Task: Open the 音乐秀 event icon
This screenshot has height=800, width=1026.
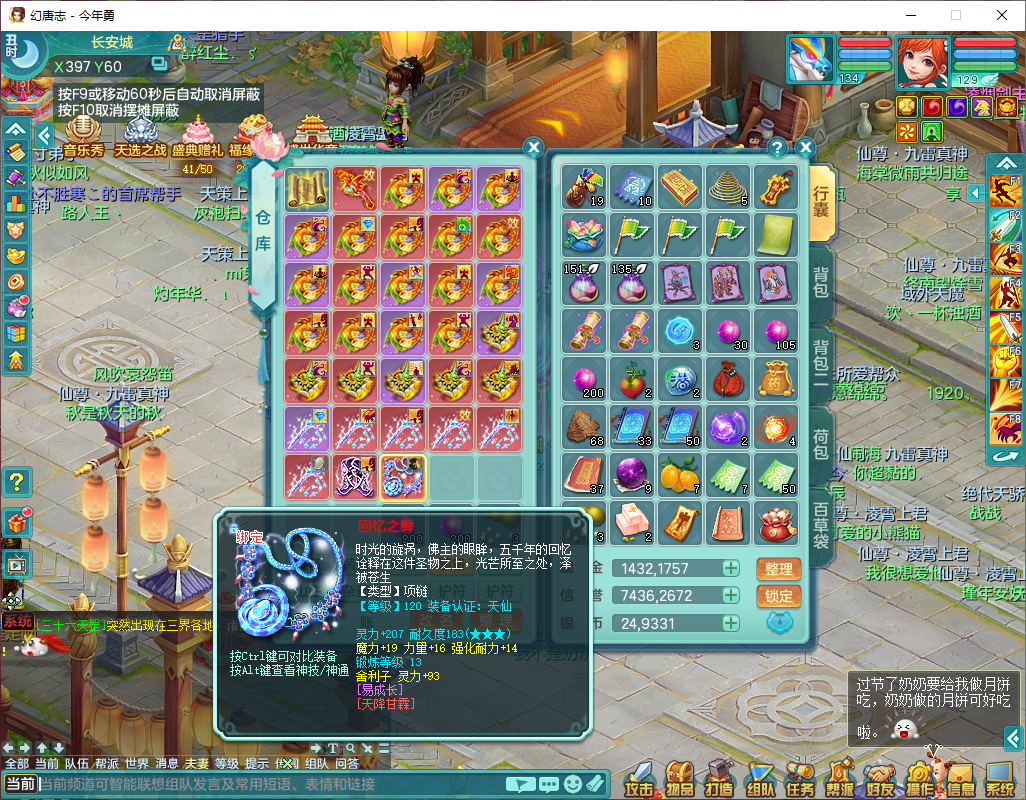Action: [x=84, y=136]
